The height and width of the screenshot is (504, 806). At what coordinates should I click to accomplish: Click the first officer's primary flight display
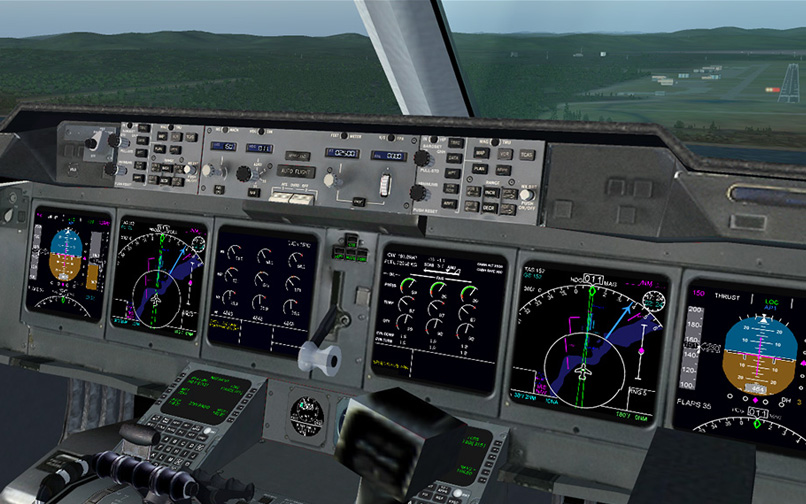pos(747,357)
